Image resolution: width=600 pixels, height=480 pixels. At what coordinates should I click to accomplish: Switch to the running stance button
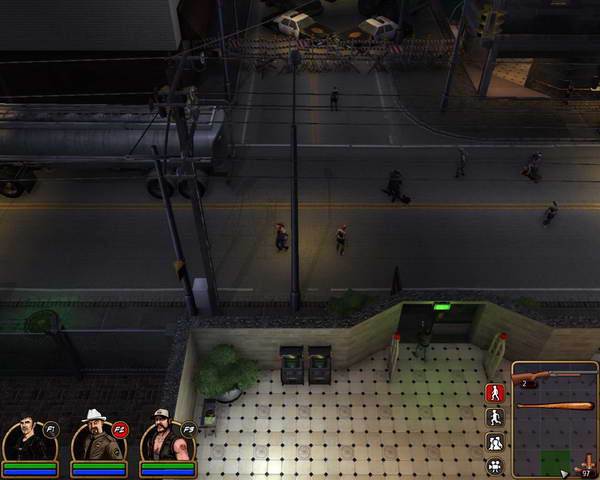pyautogui.click(x=494, y=417)
